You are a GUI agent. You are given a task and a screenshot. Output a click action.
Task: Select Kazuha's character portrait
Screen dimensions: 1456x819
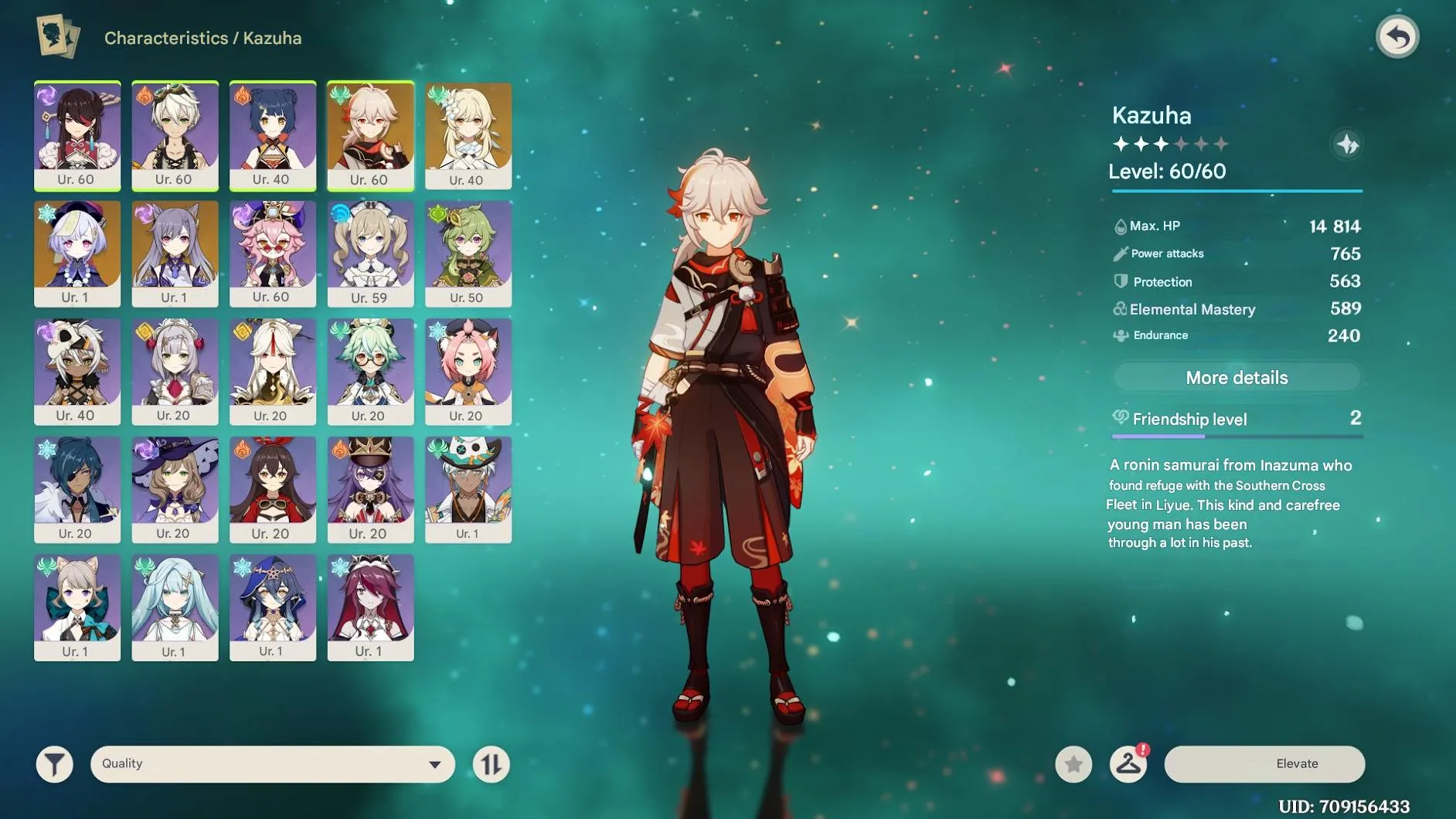coord(370,135)
